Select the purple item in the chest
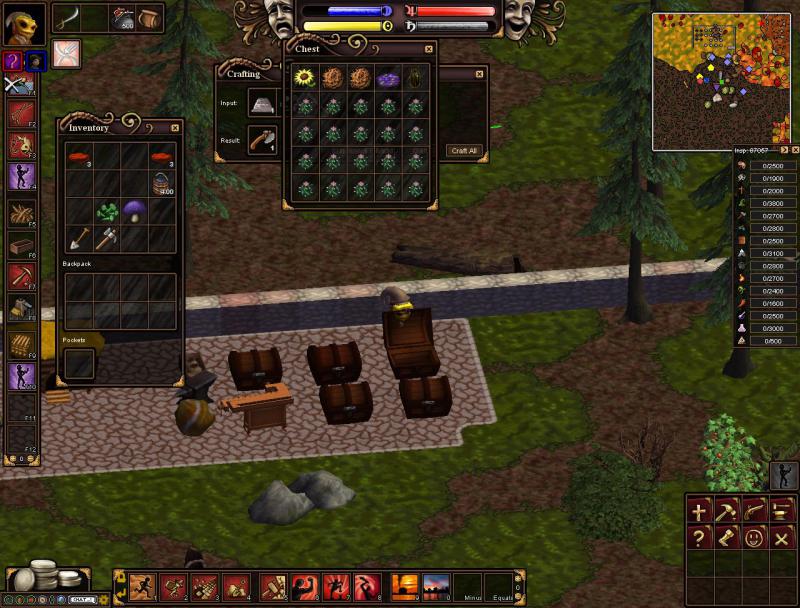This screenshot has width=800, height=608. (387, 77)
